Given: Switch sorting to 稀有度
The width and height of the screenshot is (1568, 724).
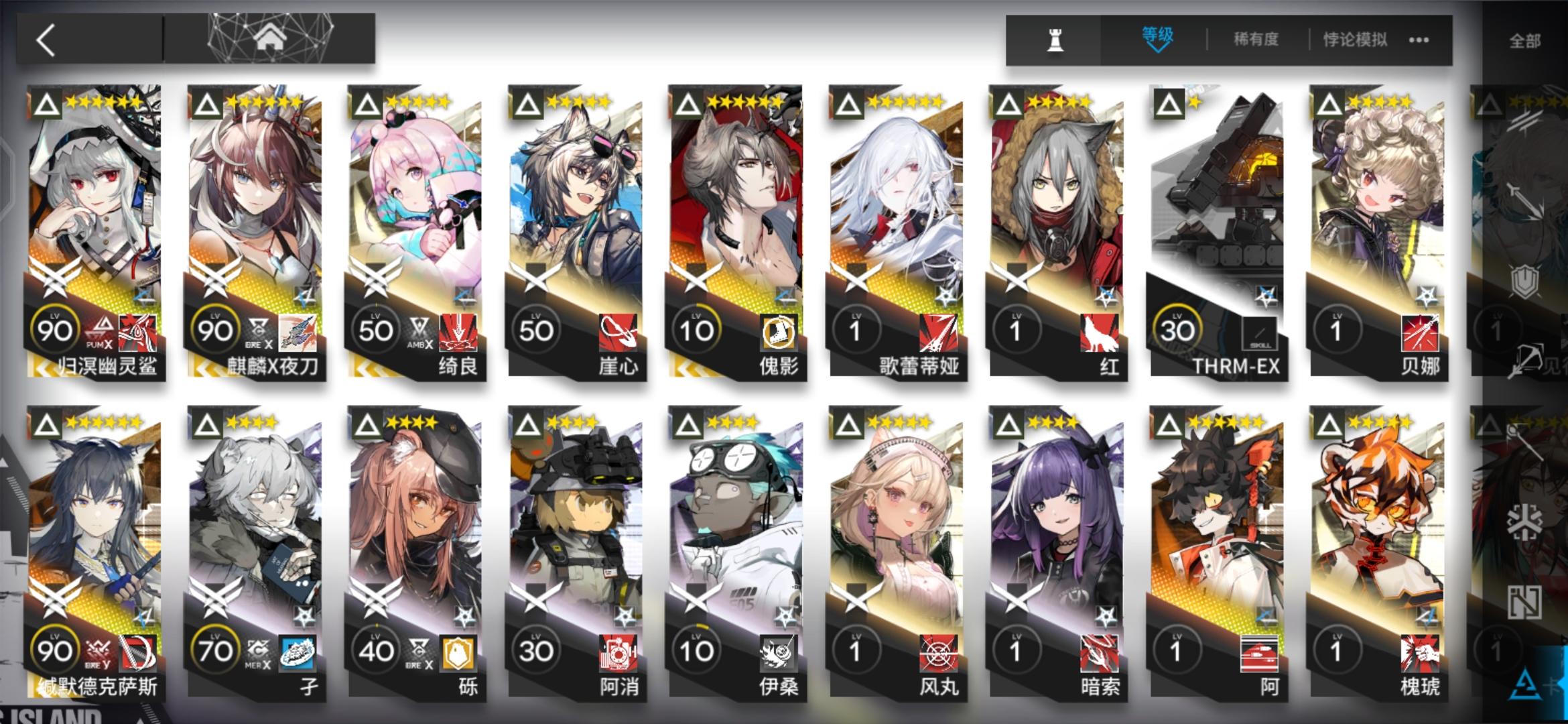Looking at the screenshot, I should tap(1258, 38).
